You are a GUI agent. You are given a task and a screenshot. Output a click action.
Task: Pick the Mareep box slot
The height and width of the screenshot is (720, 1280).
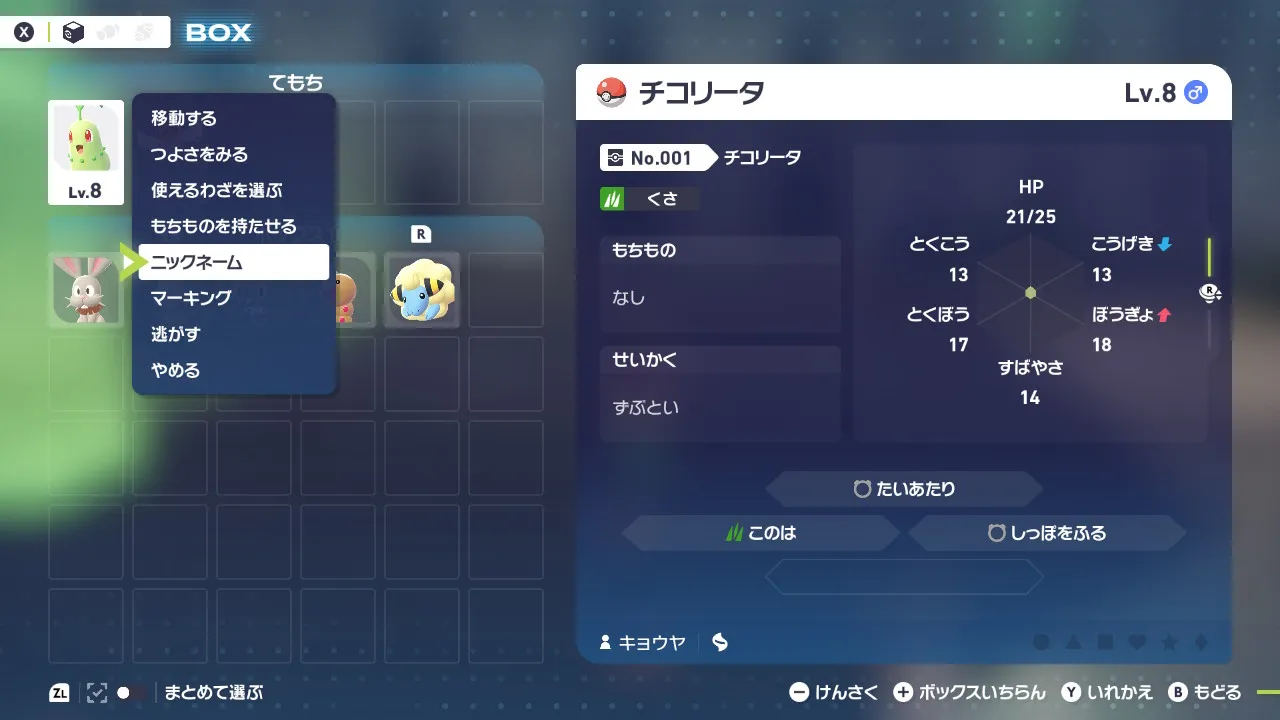[422, 290]
